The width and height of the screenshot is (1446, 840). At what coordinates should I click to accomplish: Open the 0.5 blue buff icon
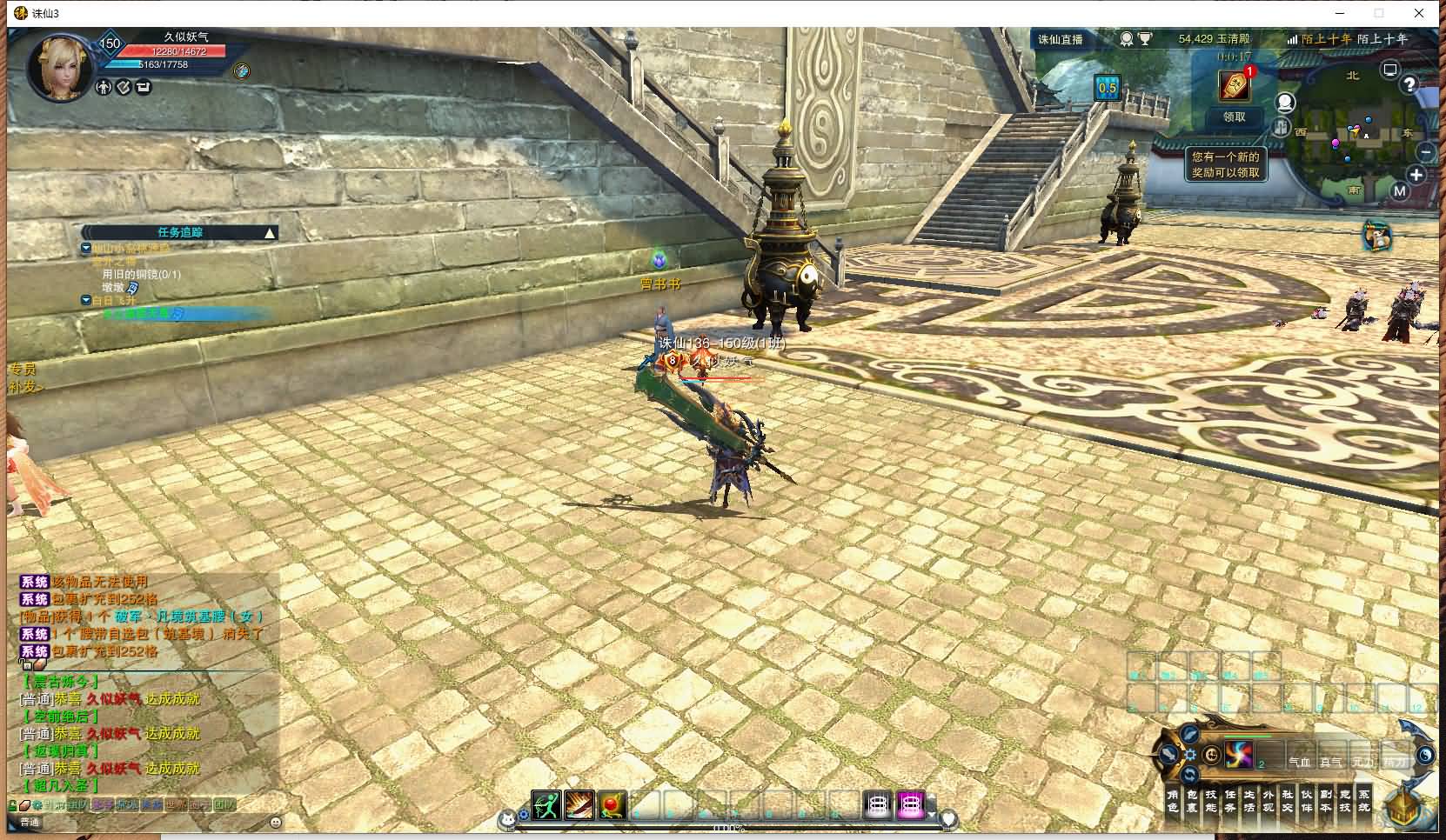tap(1107, 88)
